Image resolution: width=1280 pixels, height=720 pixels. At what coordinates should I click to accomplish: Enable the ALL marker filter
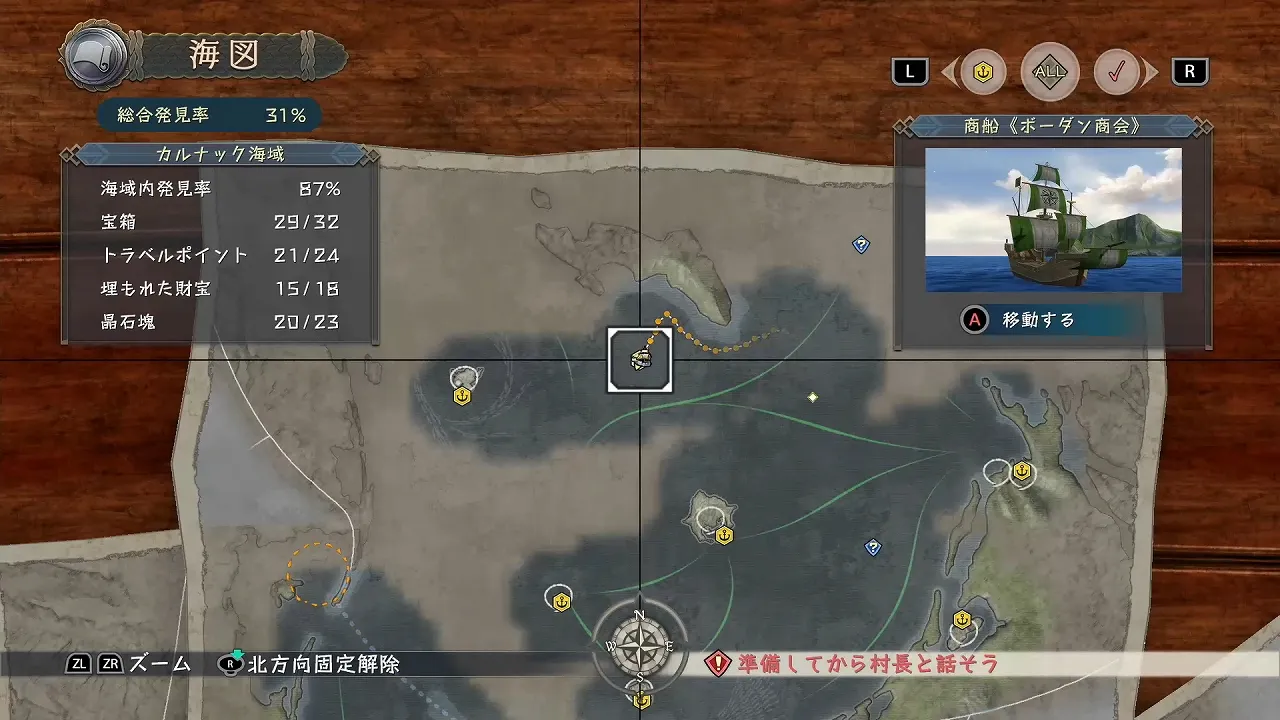point(1049,71)
